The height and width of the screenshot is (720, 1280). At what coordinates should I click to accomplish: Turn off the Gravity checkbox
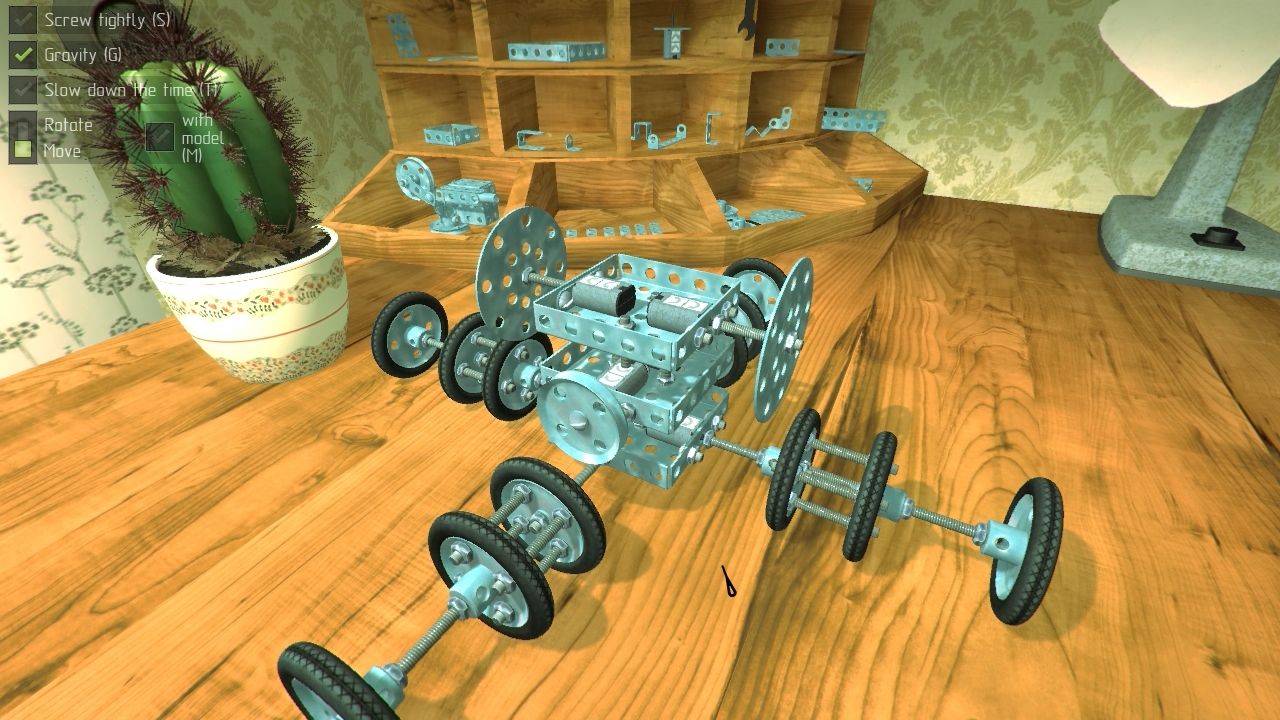23,54
